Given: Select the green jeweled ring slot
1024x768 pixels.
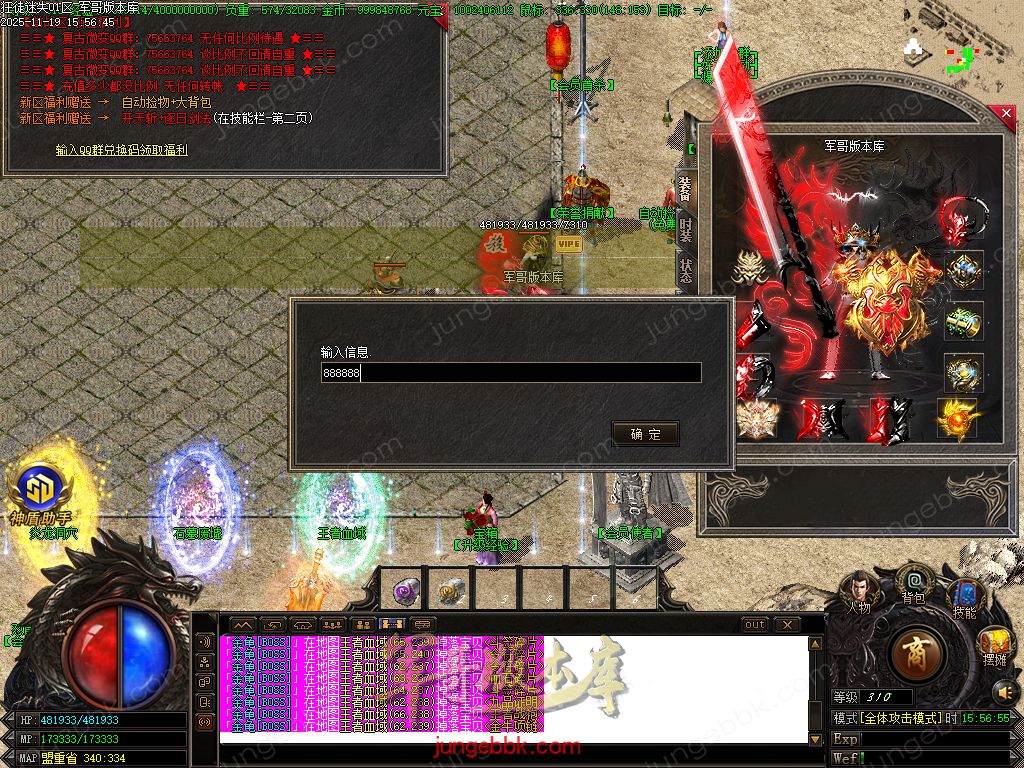Looking at the screenshot, I should pos(964,323).
